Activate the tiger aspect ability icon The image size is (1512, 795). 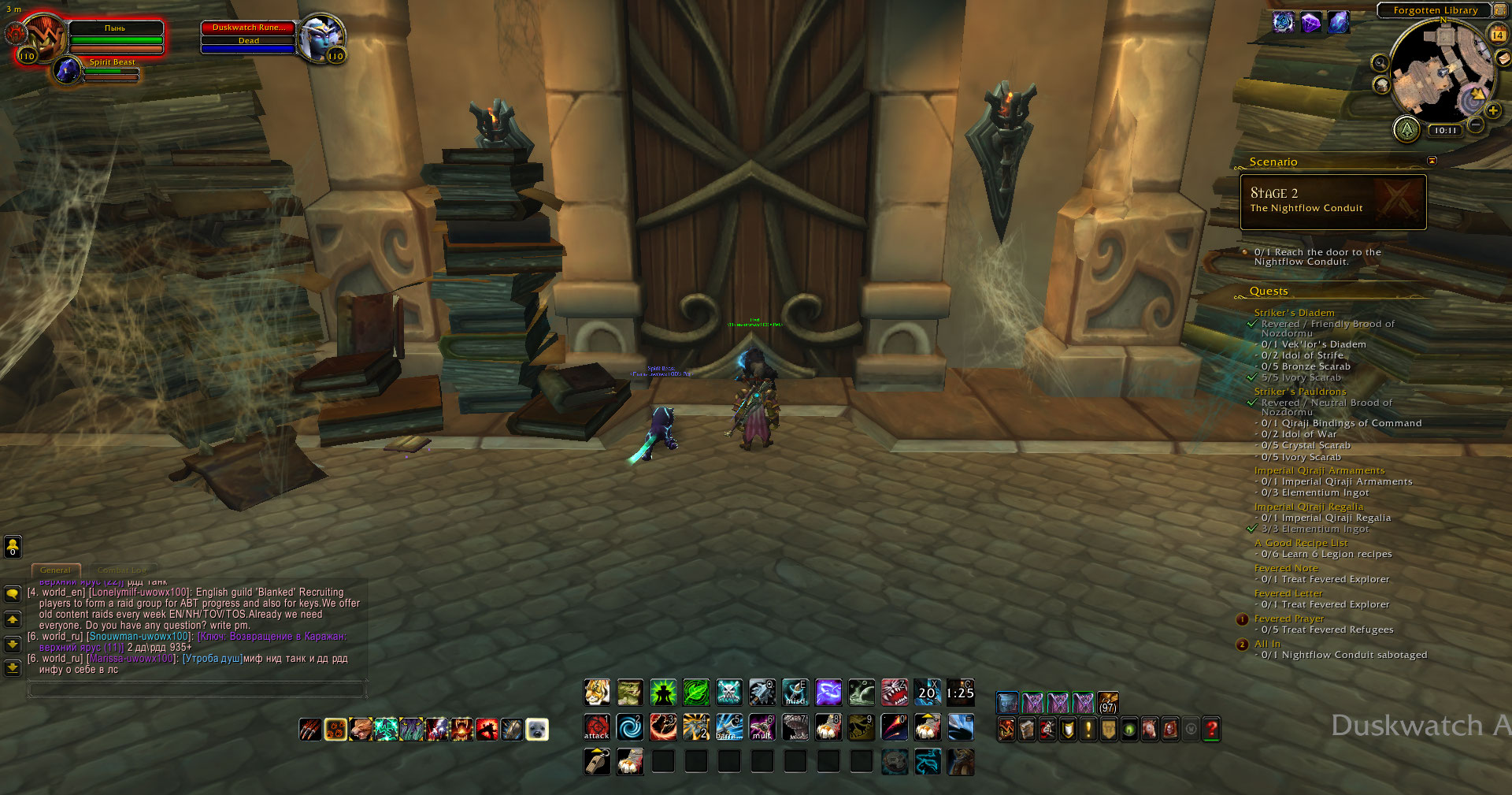coord(597,693)
